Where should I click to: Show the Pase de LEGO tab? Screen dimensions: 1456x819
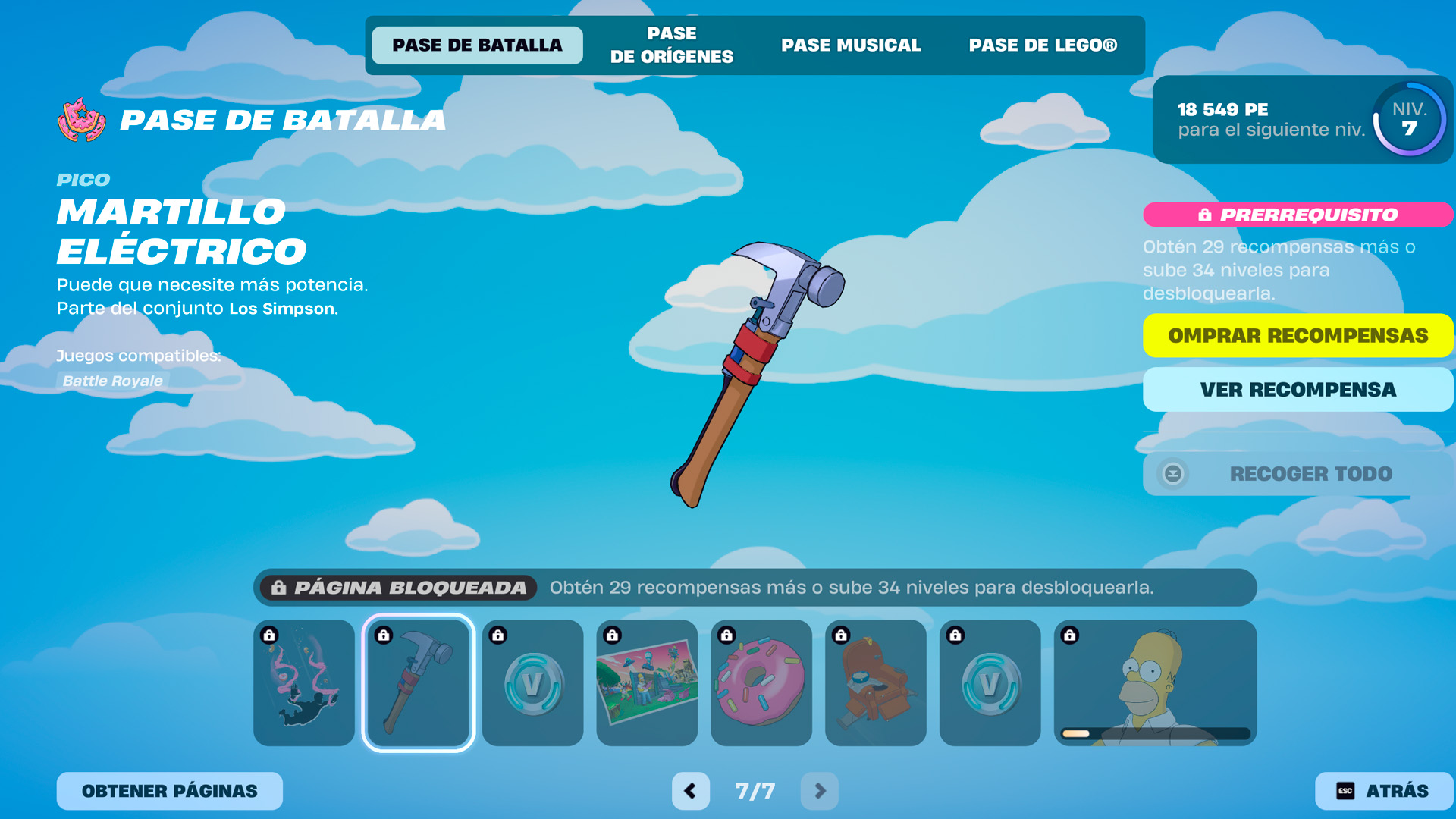[1043, 45]
